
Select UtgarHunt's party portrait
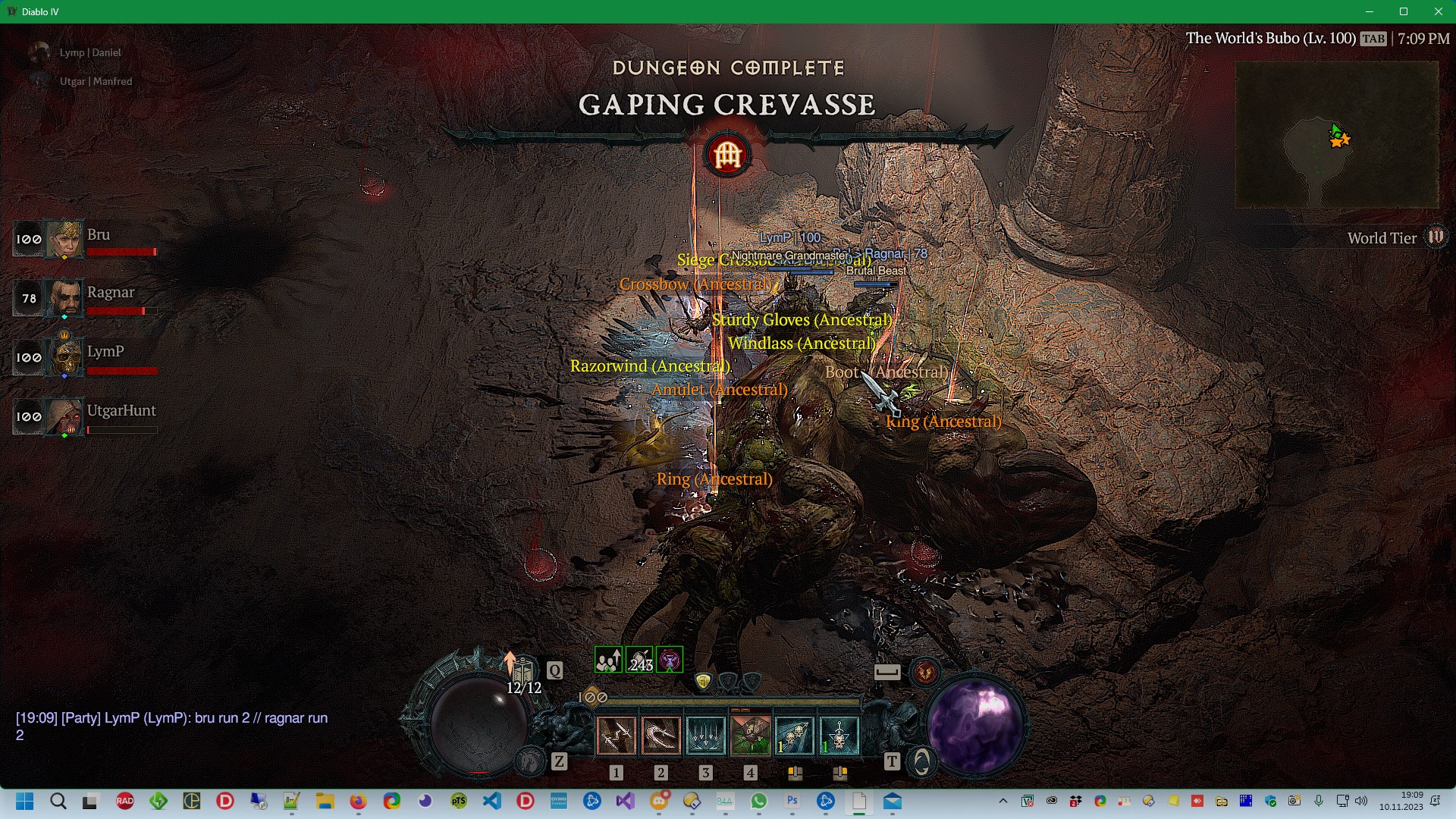[64, 416]
